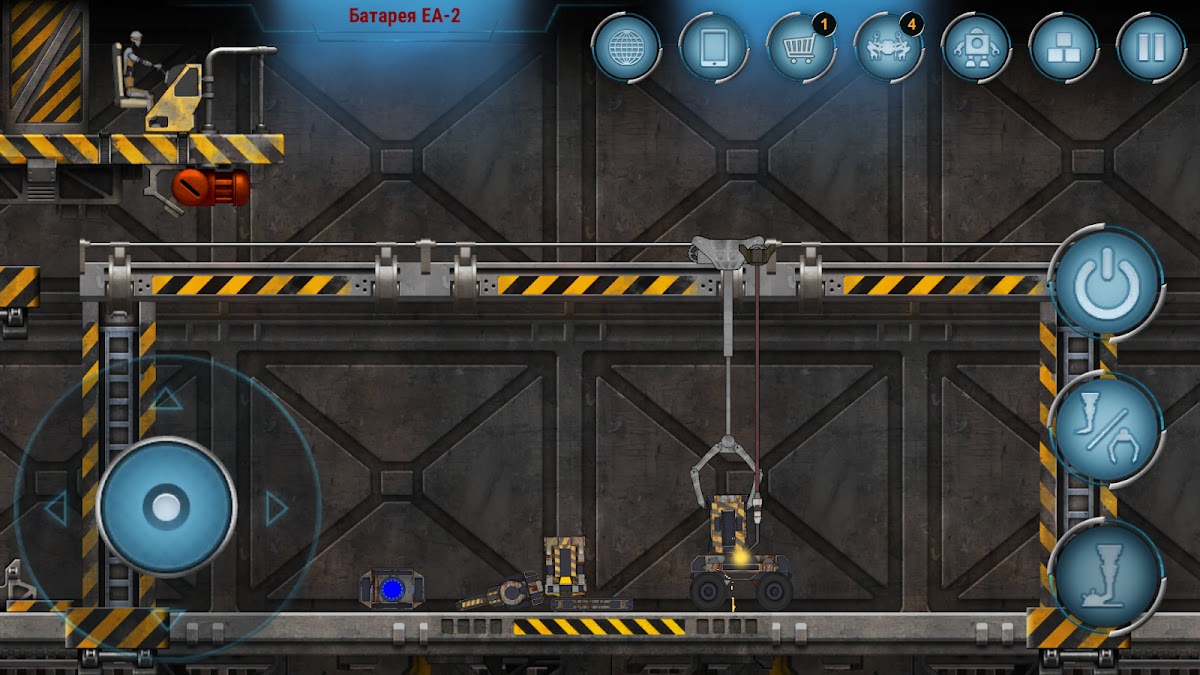The height and width of the screenshot is (675, 1200).
Task: Tap the power button
Action: click(x=1105, y=284)
